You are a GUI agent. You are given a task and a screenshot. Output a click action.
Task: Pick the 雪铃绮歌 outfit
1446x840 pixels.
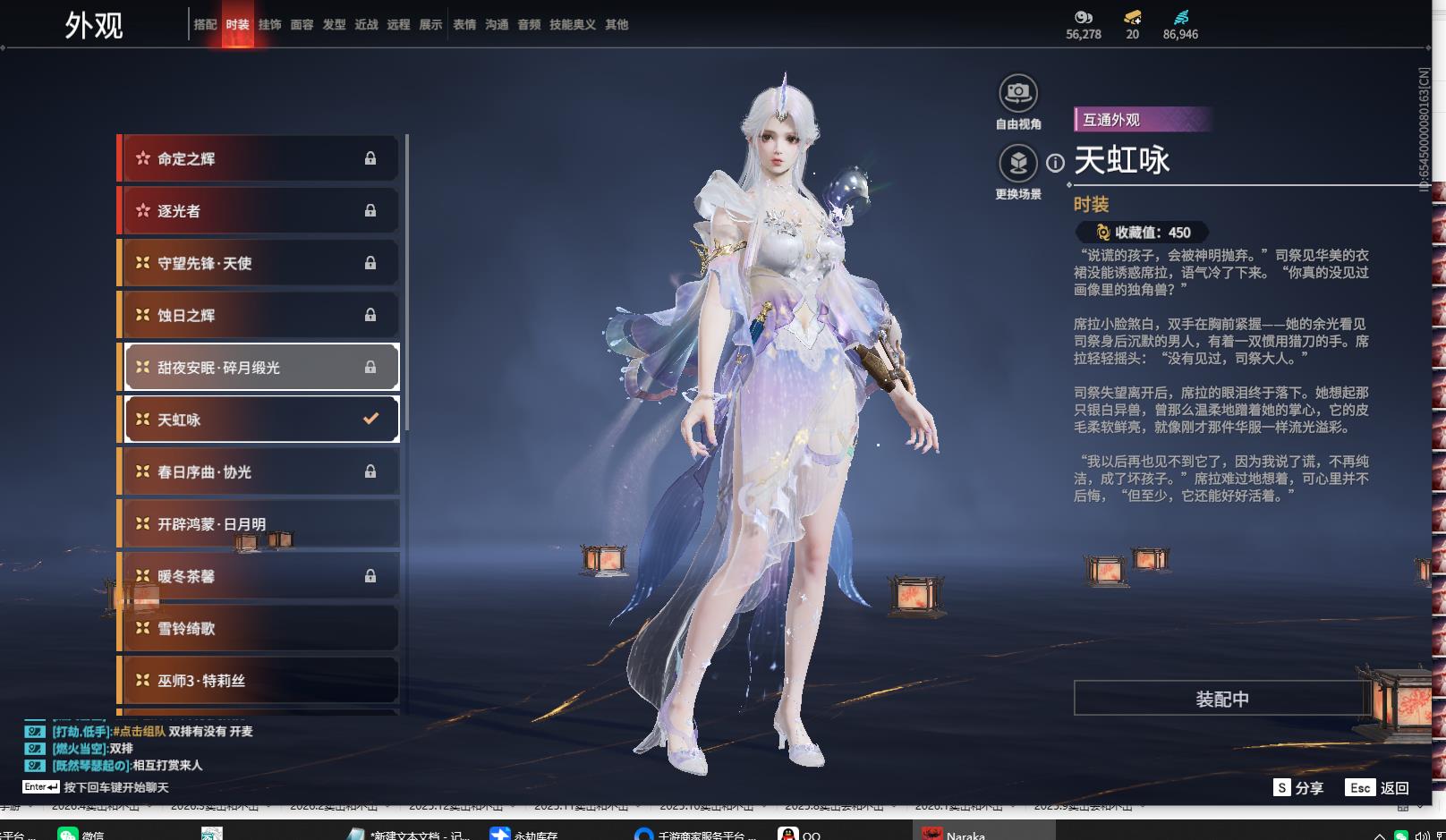[259, 629]
